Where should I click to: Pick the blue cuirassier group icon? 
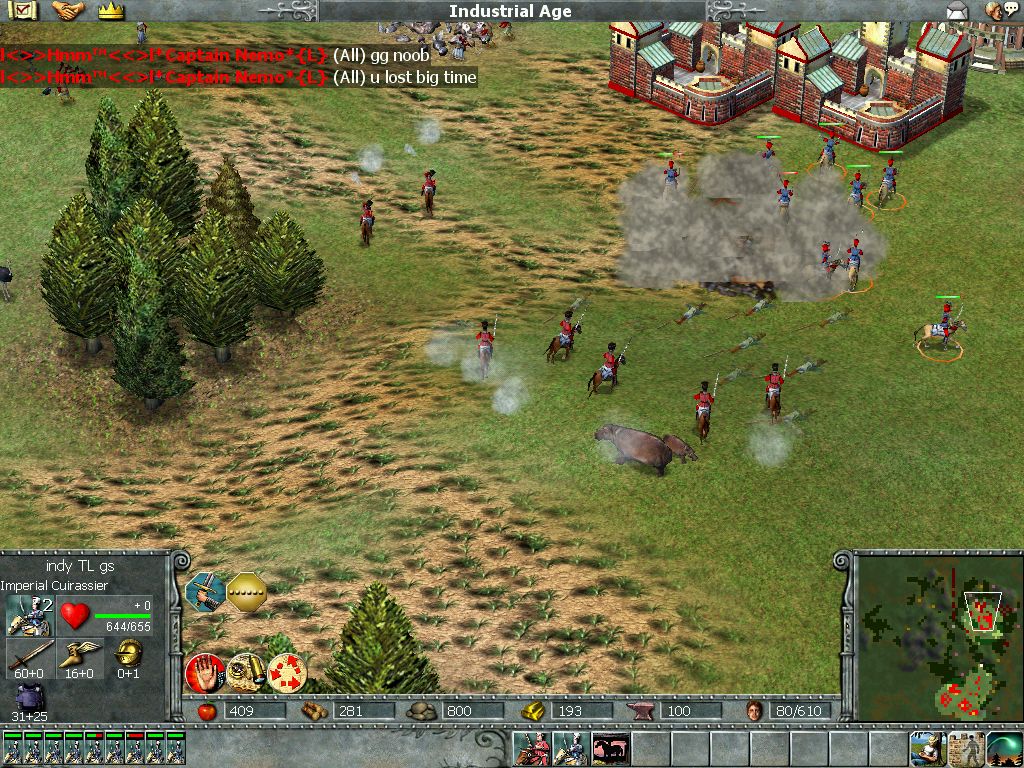[x=571, y=748]
